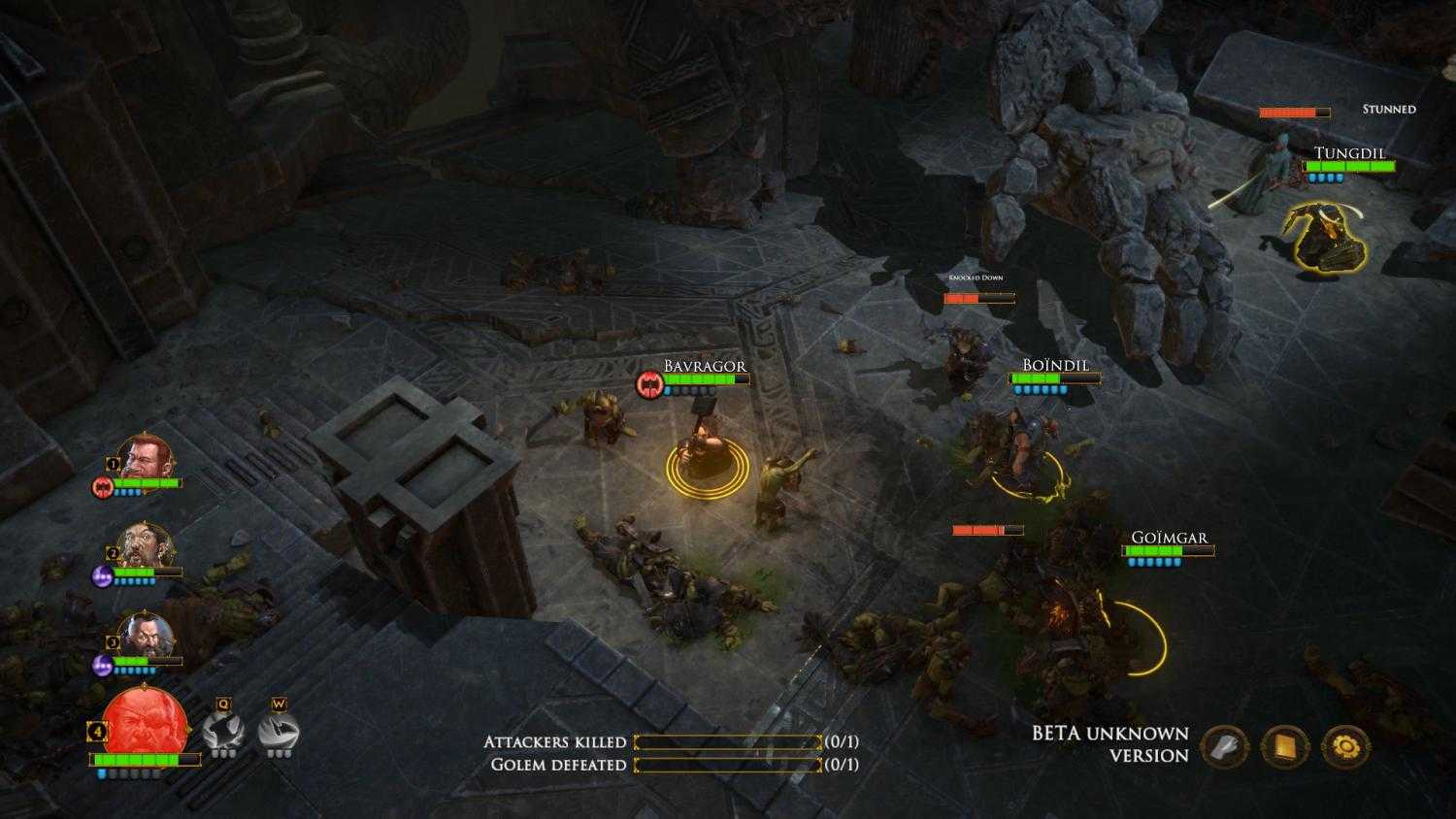This screenshot has width=1456, height=819.
Task: Select Goïmgar's portrait numbered 3
Action: 146,634
